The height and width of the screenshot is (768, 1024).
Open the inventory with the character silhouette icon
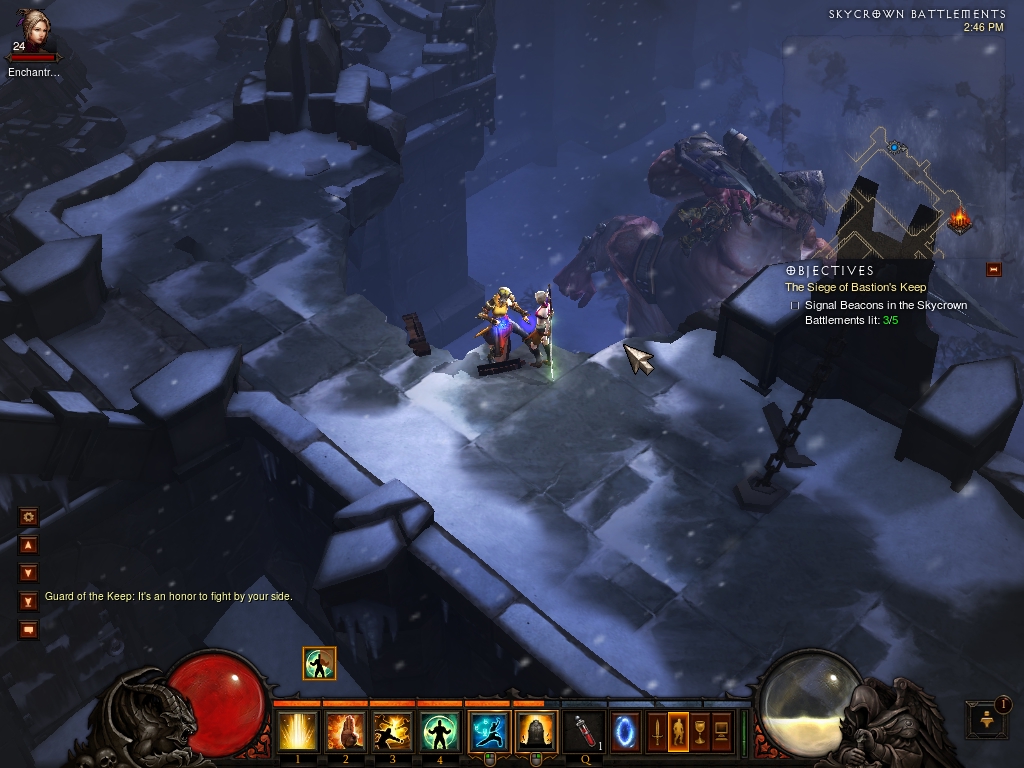click(x=678, y=730)
